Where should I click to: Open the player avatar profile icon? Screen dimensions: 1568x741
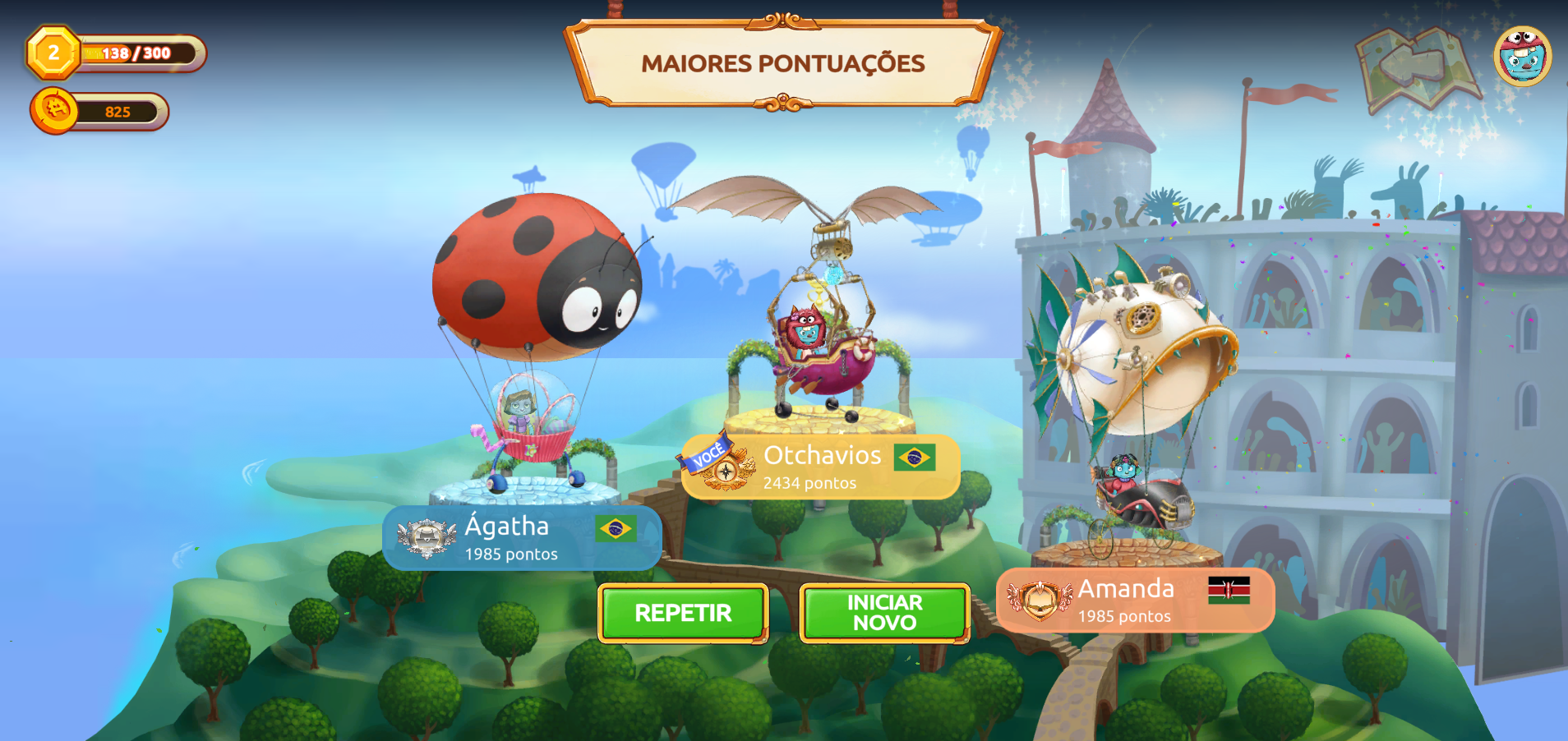pos(1522,57)
